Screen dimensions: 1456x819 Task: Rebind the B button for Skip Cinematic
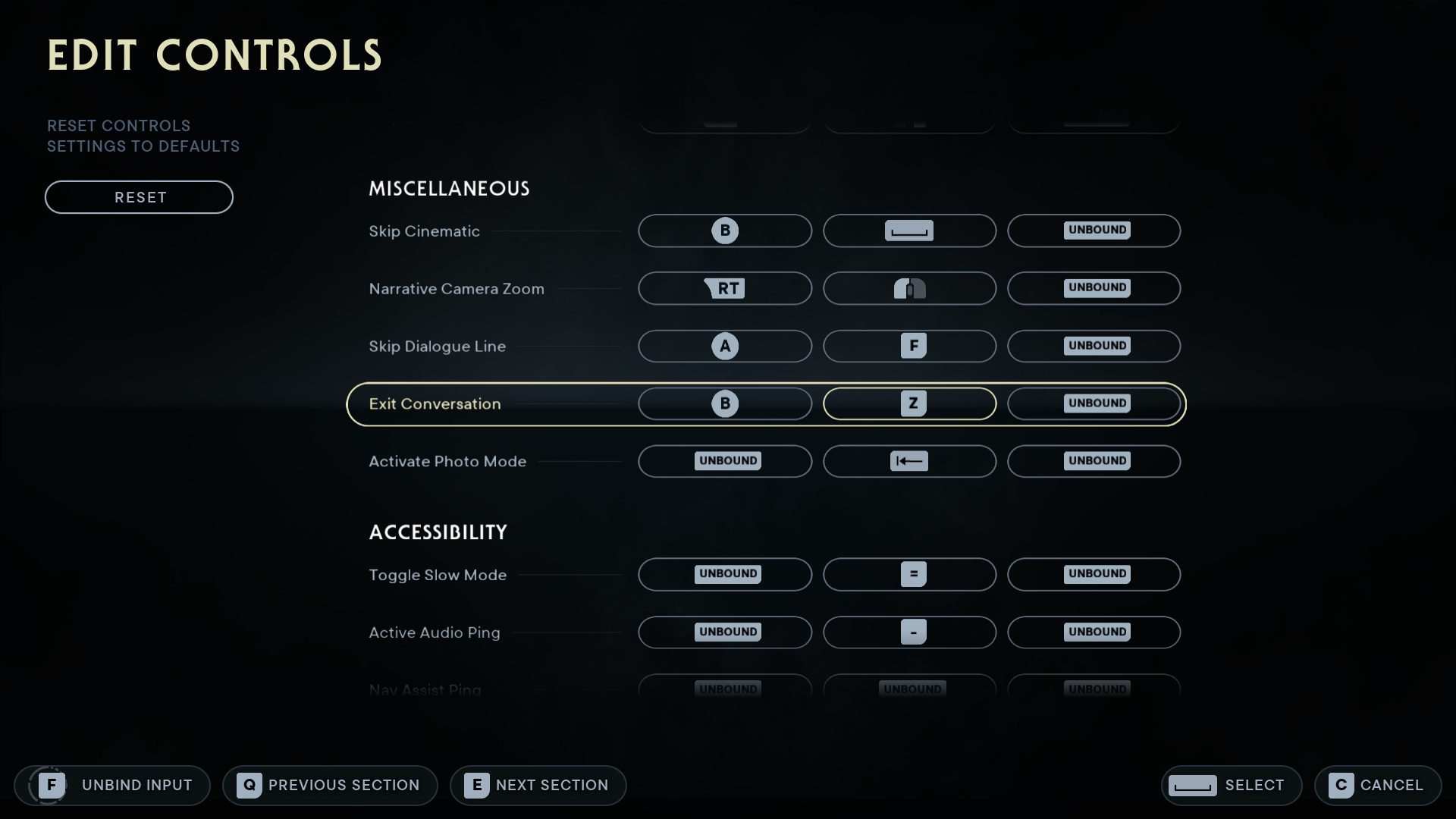click(724, 231)
